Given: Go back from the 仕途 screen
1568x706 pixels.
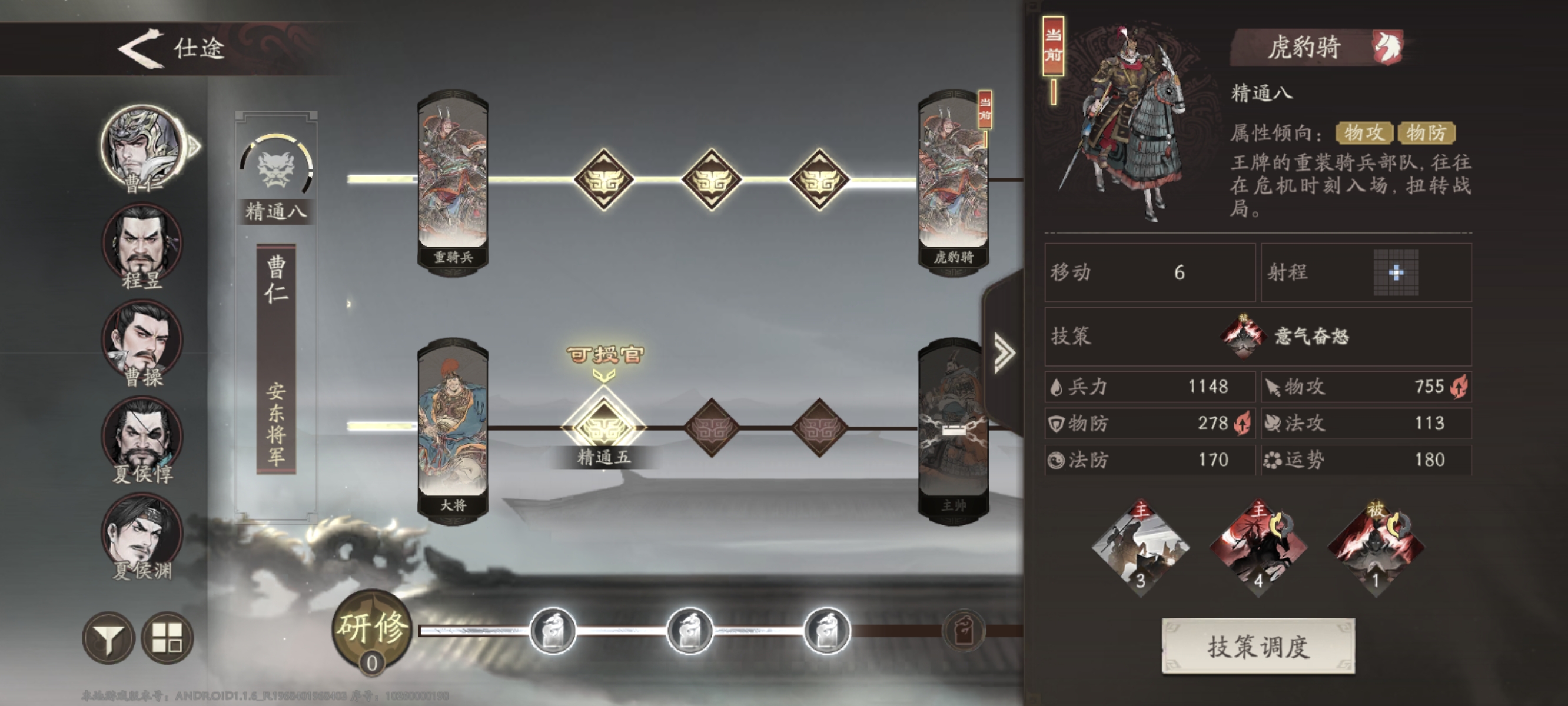Looking at the screenshot, I should point(141,49).
